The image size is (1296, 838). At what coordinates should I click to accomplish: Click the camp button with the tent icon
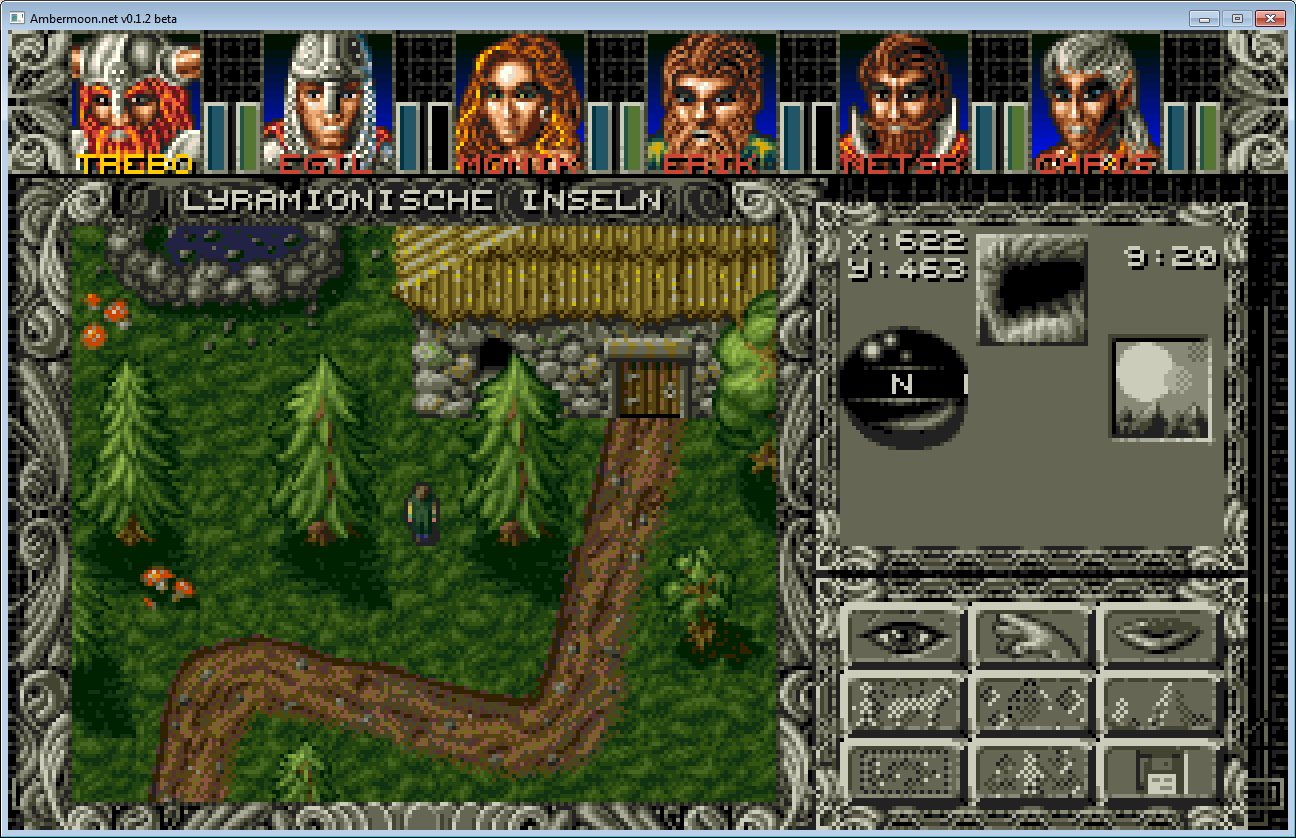point(1161,703)
